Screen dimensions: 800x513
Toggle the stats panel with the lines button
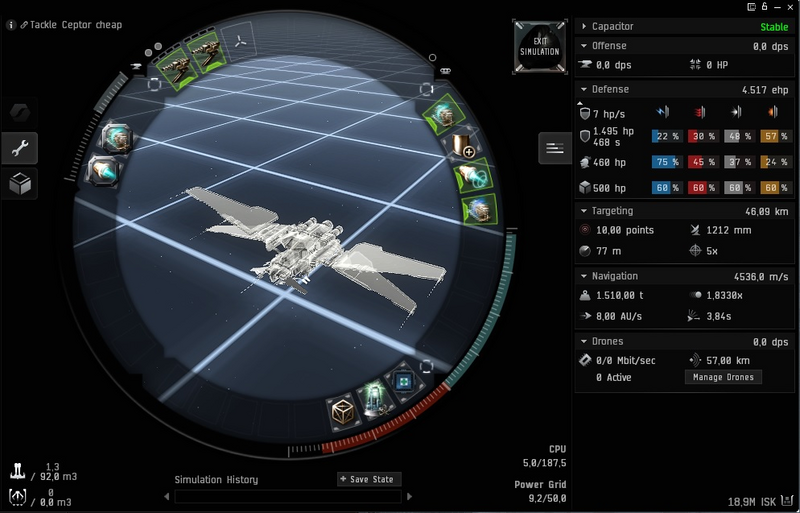pyautogui.click(x=553, y=148)
